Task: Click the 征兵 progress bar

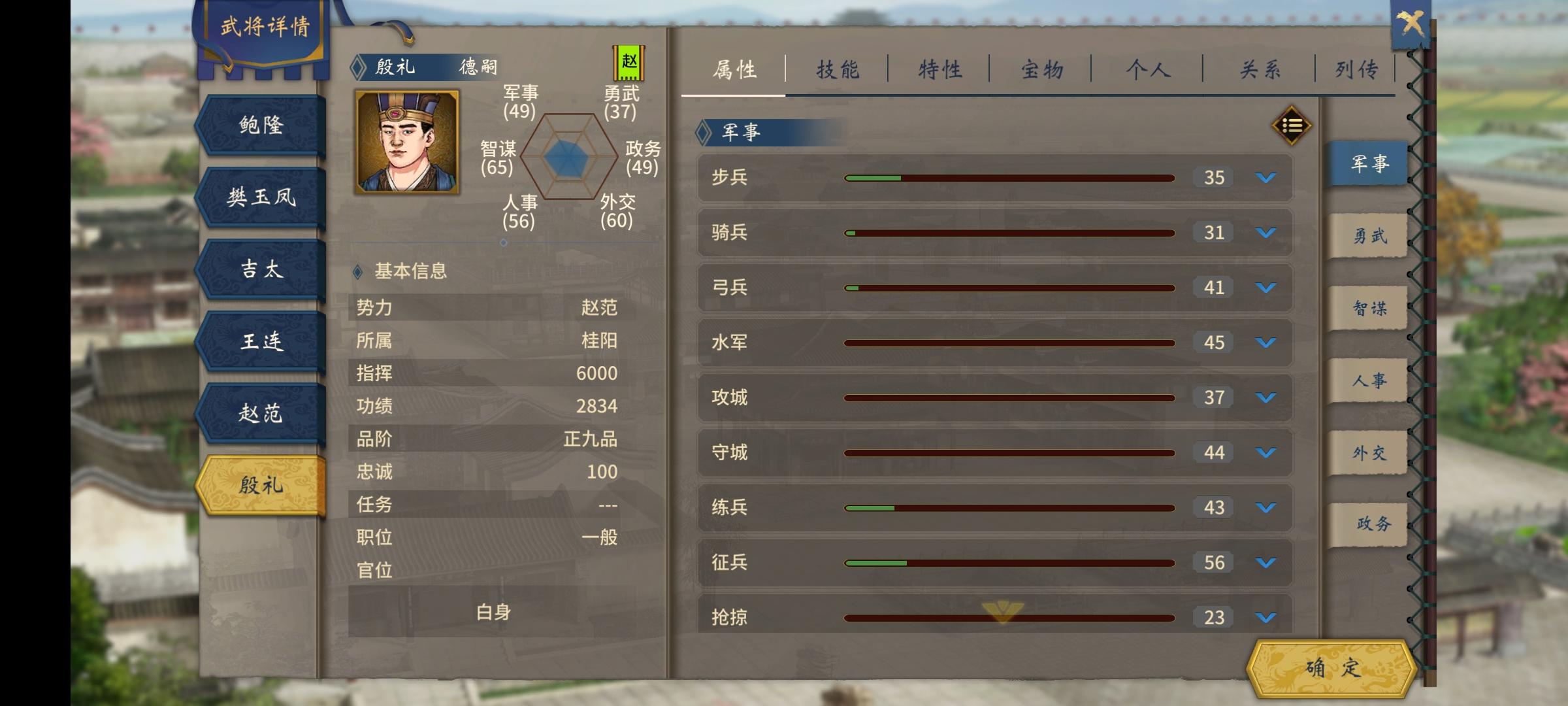Action: 1009,562
